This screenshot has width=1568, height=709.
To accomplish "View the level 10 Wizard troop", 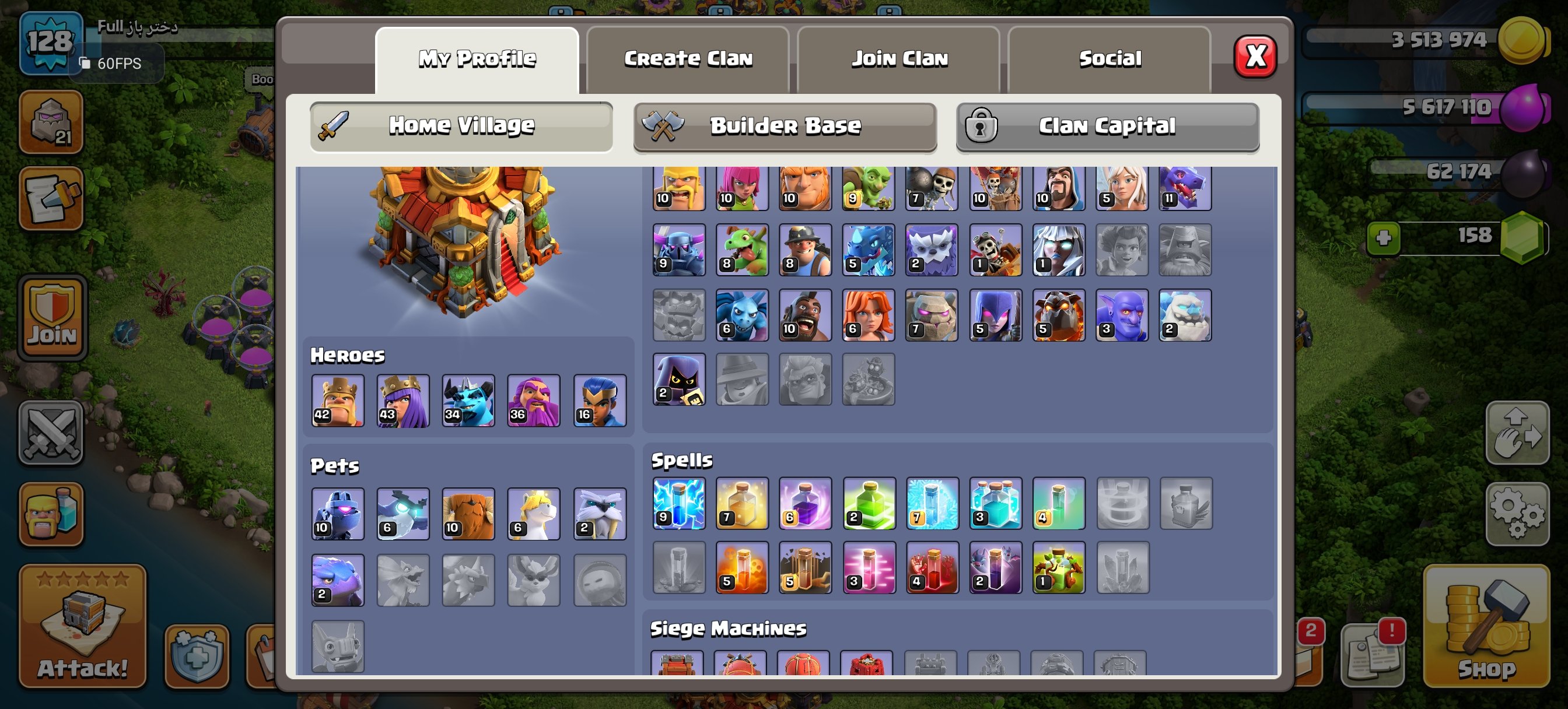I will coord(1058,186).
